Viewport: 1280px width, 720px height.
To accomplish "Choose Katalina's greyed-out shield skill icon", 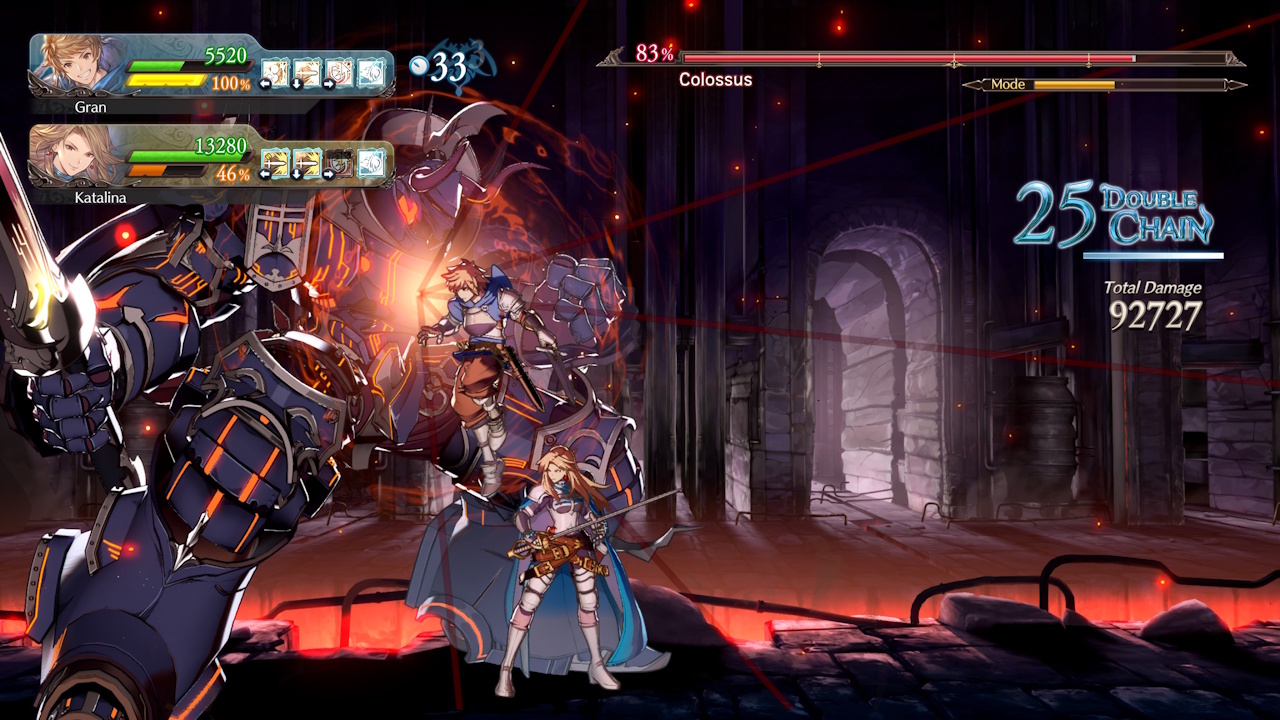I will [x=339, y=161].
